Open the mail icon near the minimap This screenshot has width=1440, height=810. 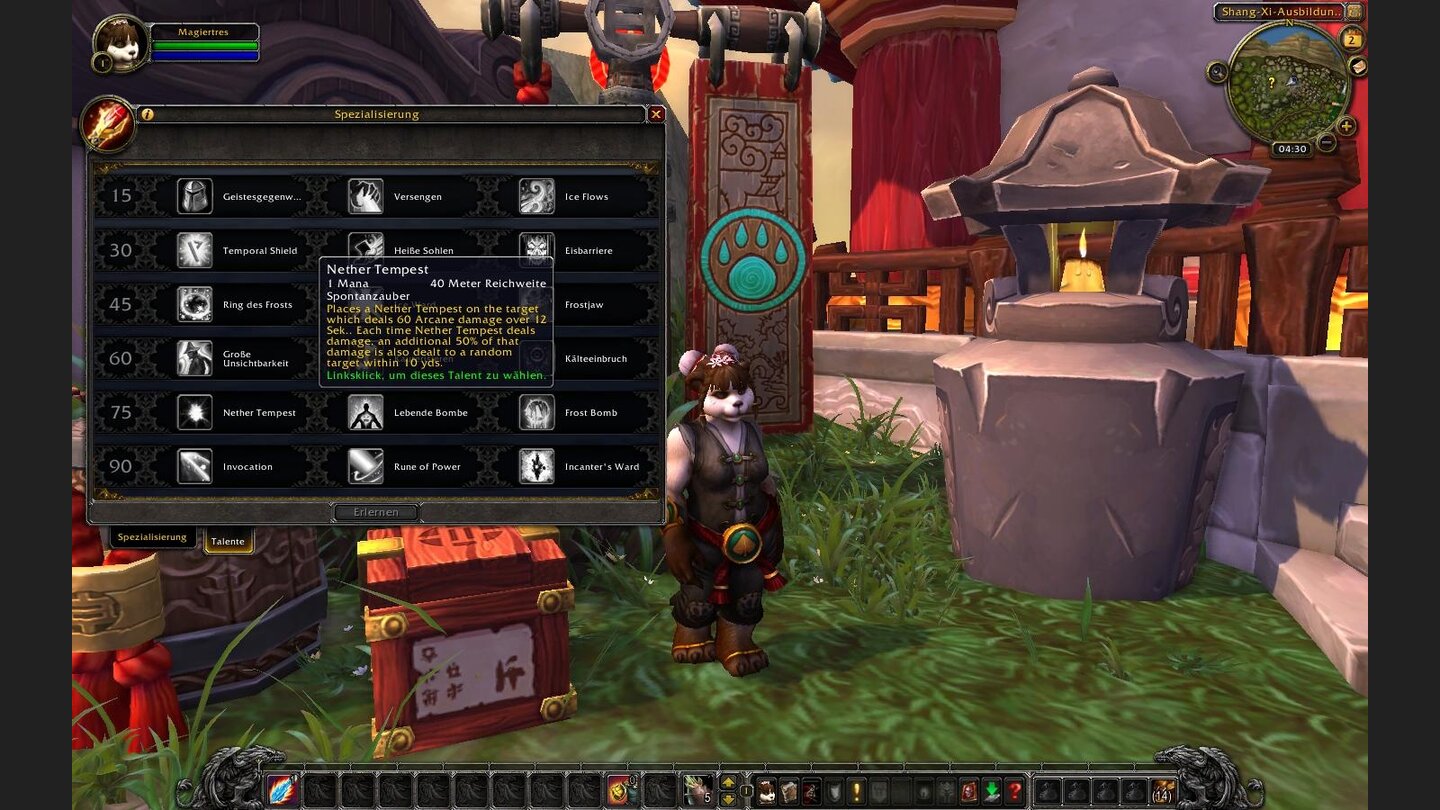click(x=1358, y=67)
